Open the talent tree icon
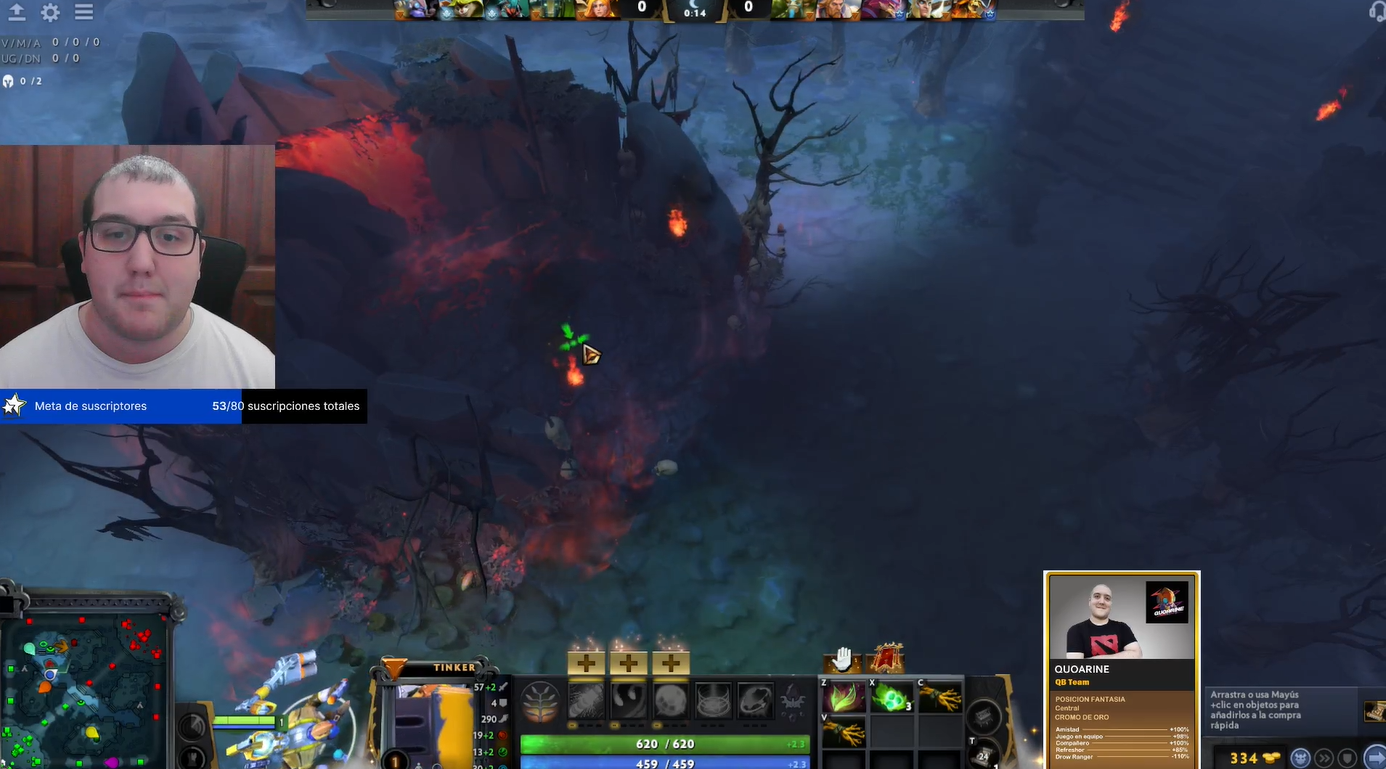This screenshot has width=1386, height=769. click(x=541, y=701)
